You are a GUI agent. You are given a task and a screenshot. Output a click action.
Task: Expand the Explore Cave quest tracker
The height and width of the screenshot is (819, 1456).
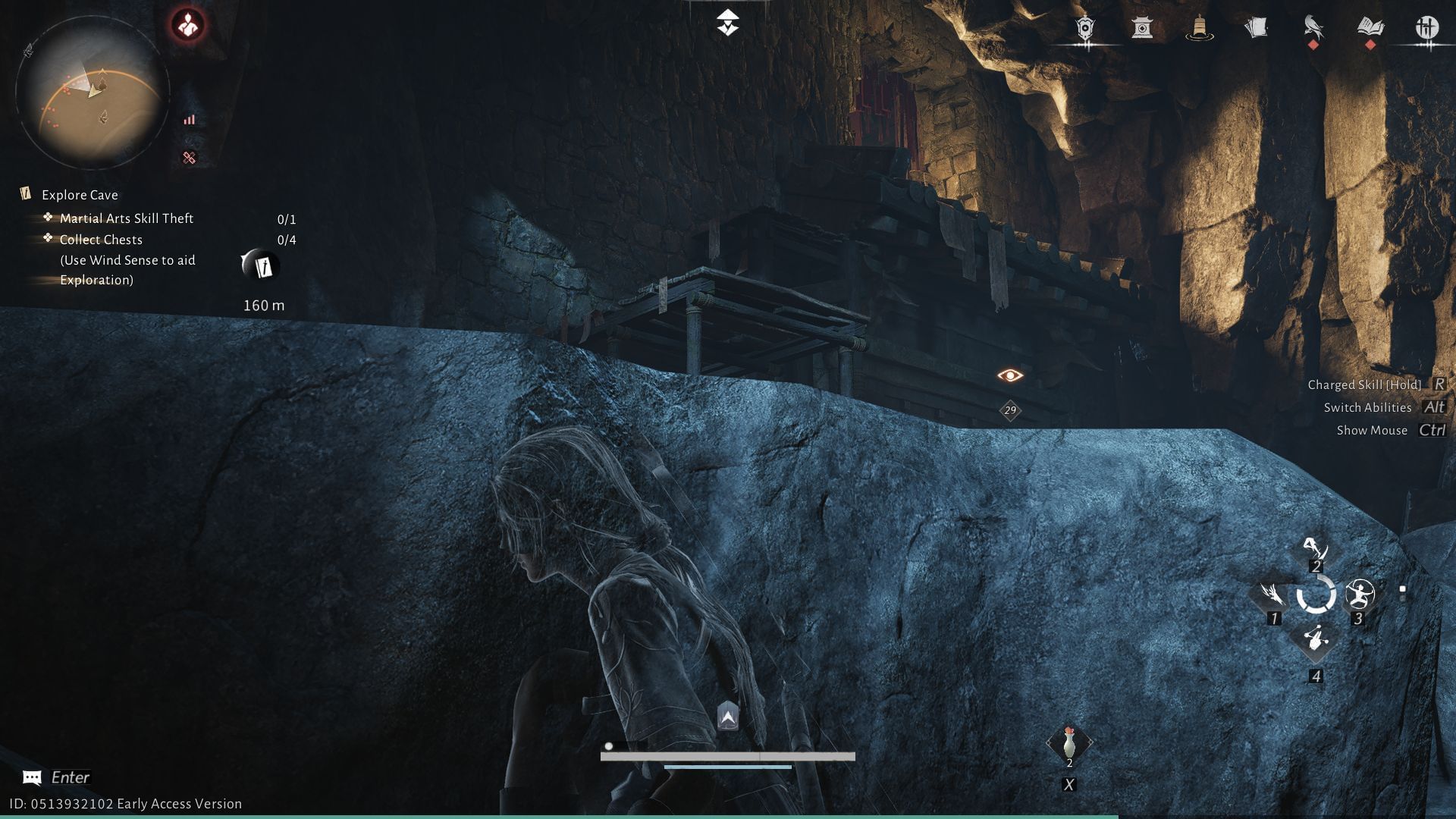[78, 195]
